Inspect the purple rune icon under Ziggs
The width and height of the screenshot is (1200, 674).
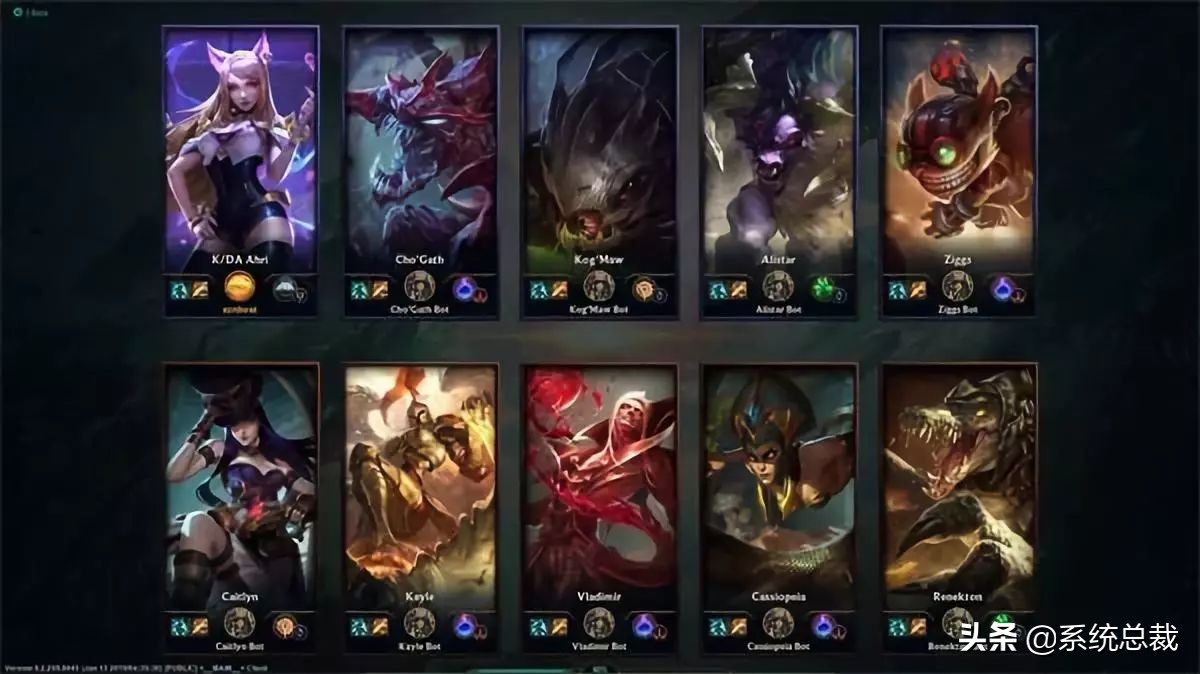[x=1002, y=289]
